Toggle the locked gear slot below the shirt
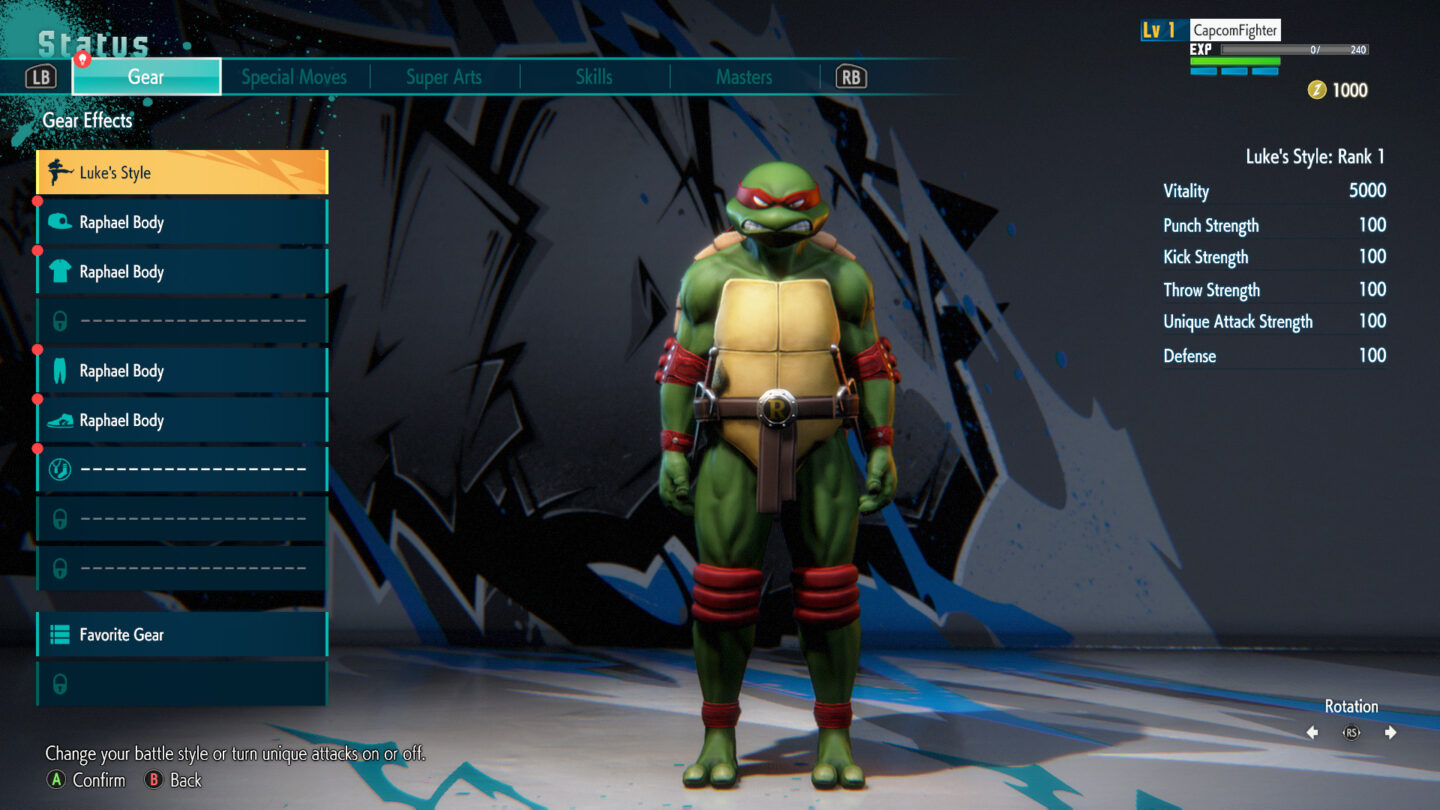 tap(60, 320)
